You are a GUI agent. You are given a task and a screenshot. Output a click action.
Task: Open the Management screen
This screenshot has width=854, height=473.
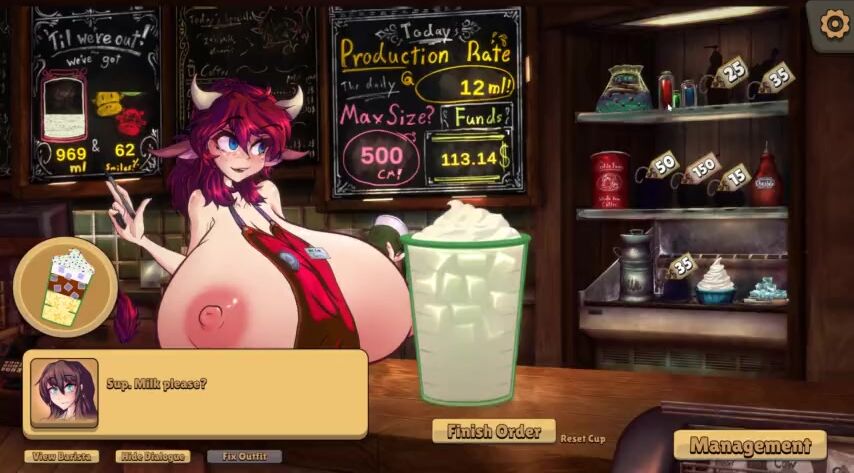click(x=750, y=445)
